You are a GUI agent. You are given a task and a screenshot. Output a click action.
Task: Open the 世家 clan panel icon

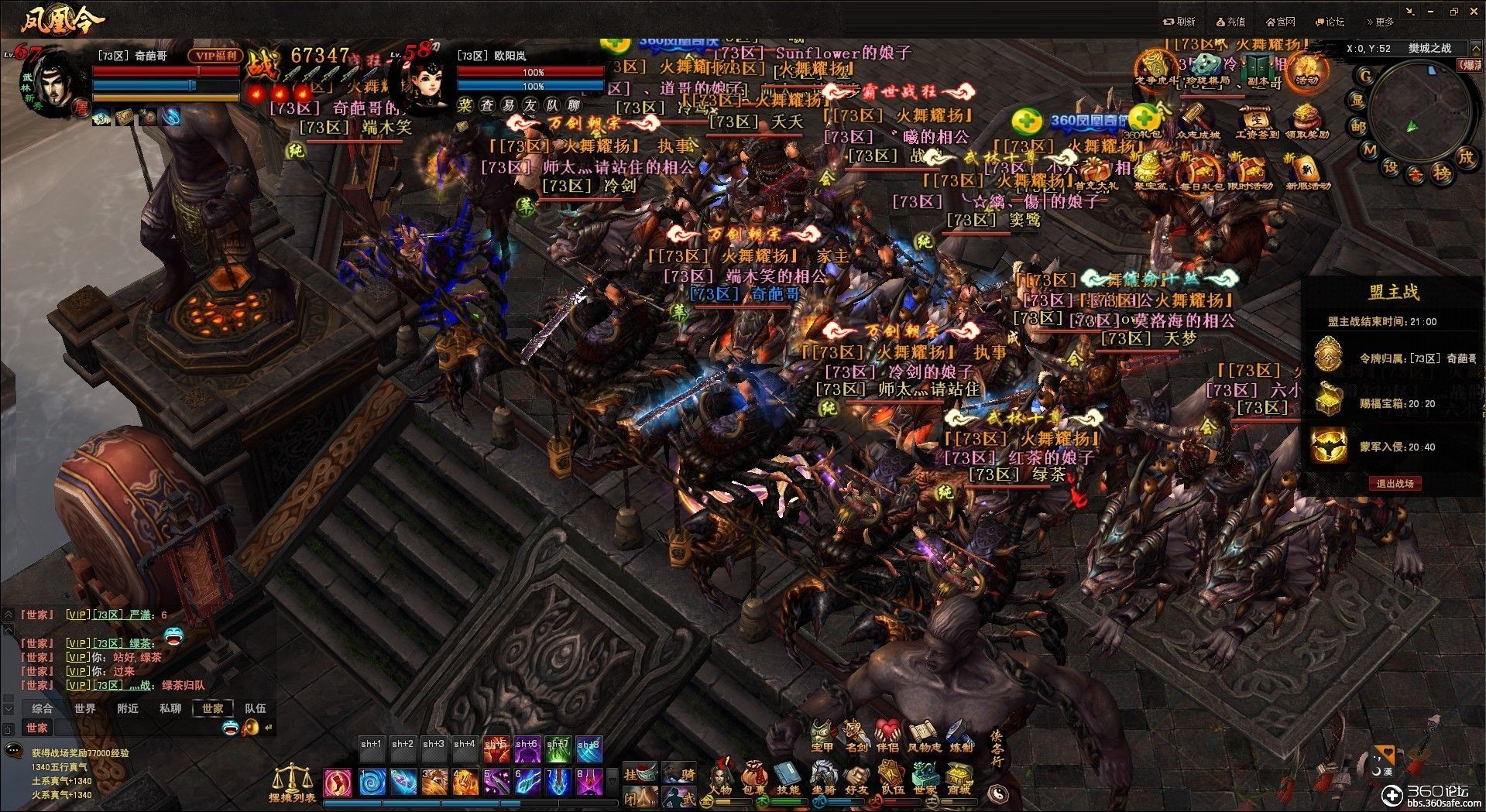tap(925, 776)
